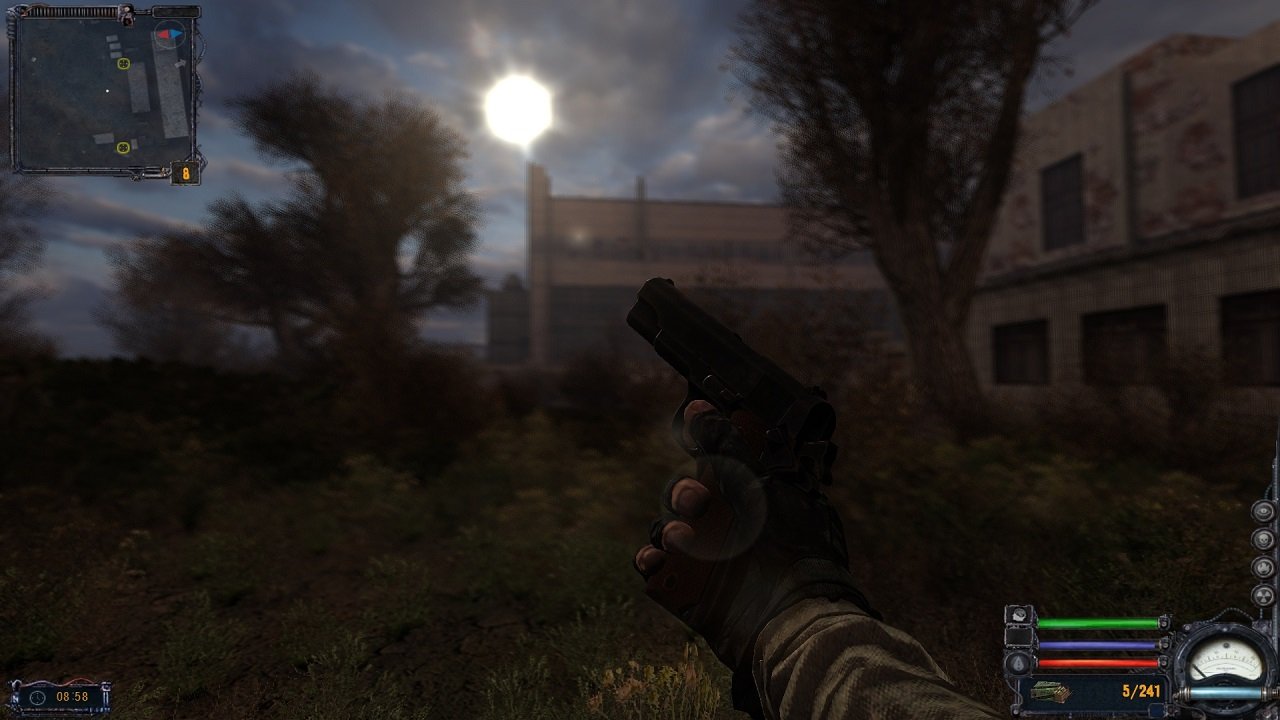Click the empty status slot between health icons
1280x720 pixels.
coord(1018,639)
